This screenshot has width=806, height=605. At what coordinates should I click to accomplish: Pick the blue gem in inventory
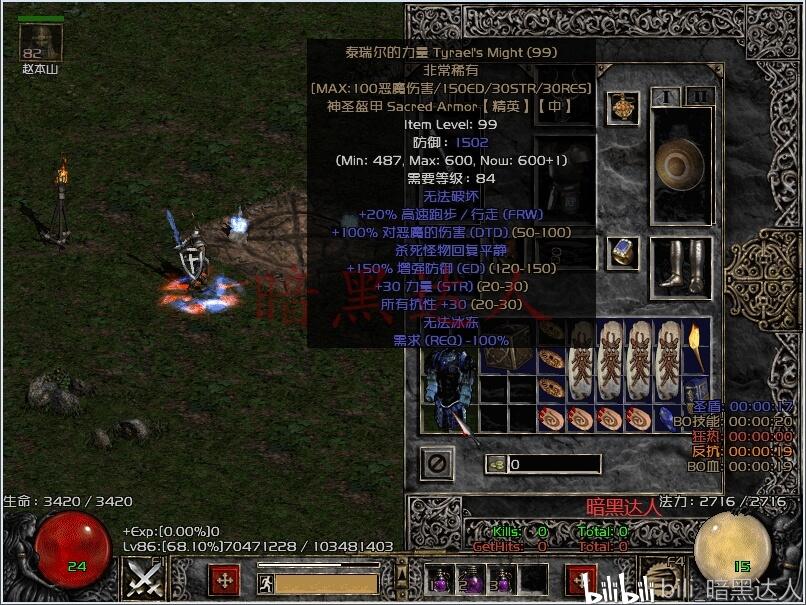coord(665,418)
